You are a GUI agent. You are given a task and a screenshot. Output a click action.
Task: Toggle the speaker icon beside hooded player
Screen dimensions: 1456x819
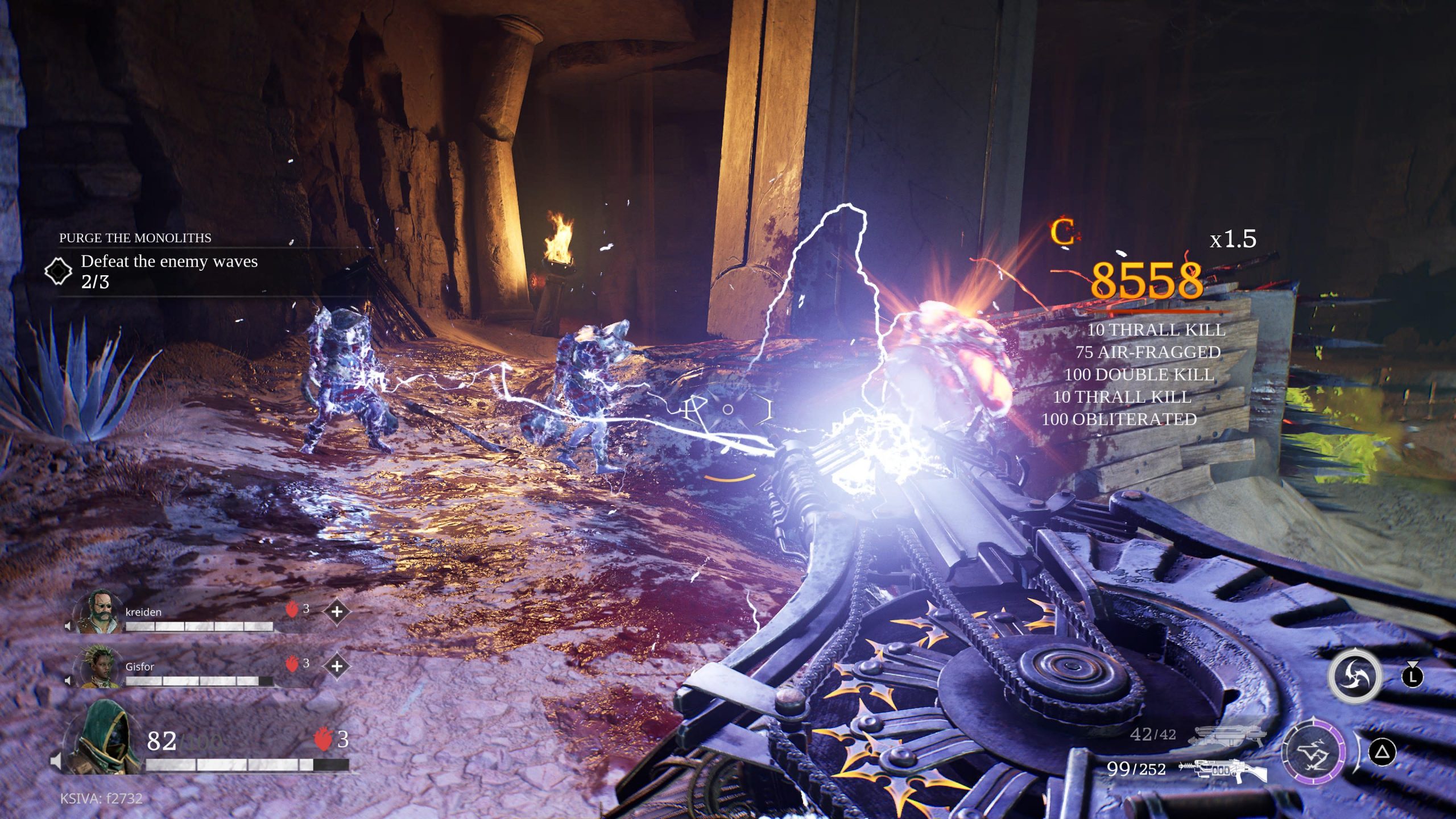(x=56, y=760)
